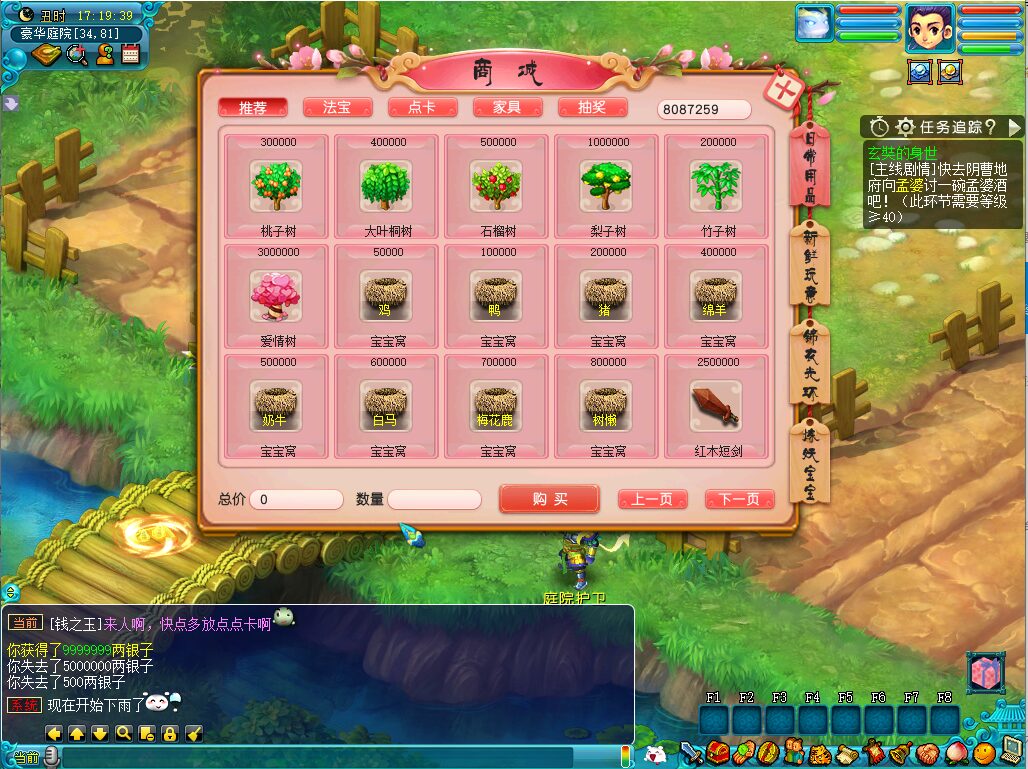Viewport: 1028px width, 769px height.
Task: Open the 新鲜玩意 side category
Action: tap(809, 267)
